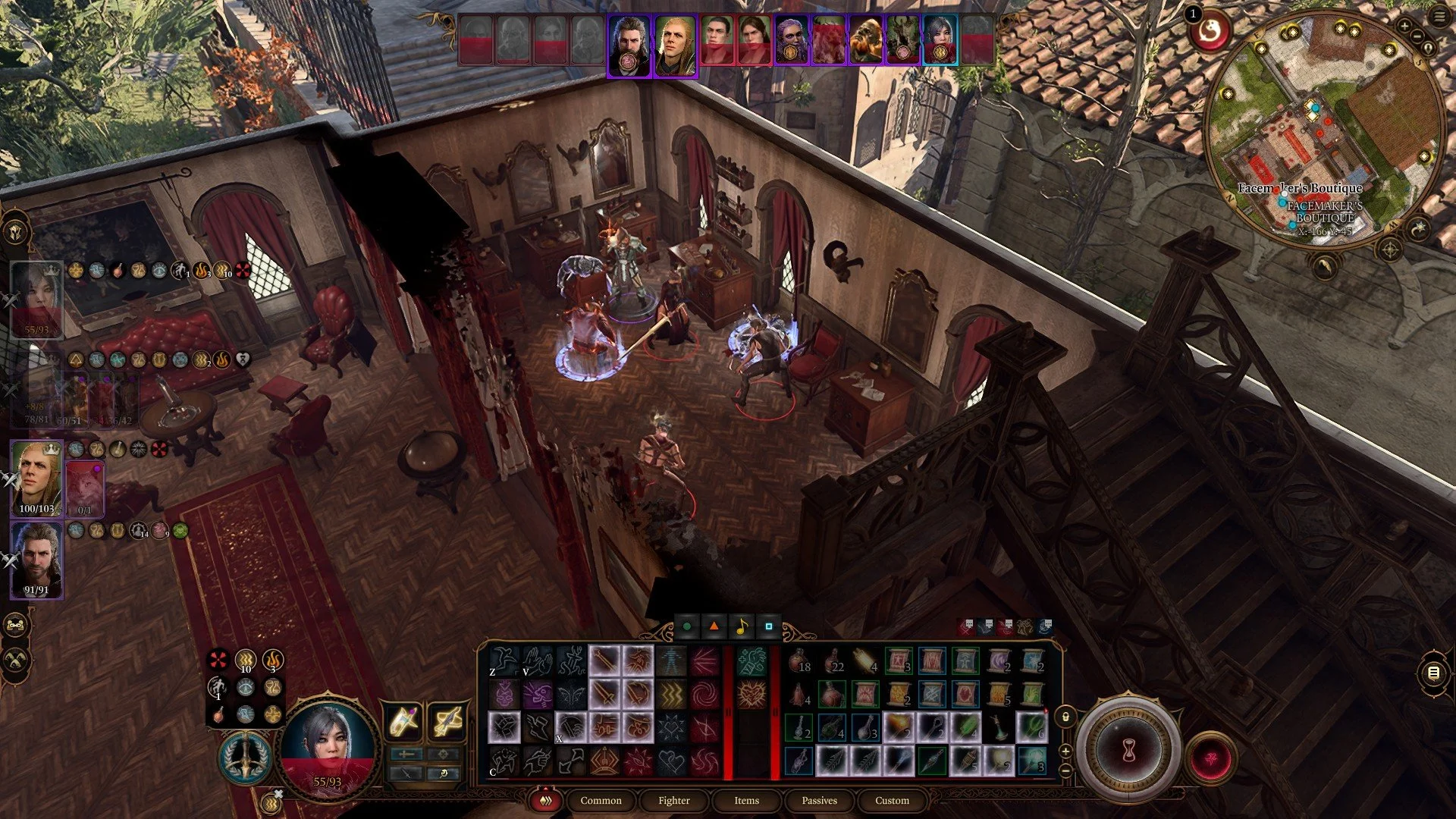
Task: Click the active character's large portrait
Action: [x=328, y=743]
